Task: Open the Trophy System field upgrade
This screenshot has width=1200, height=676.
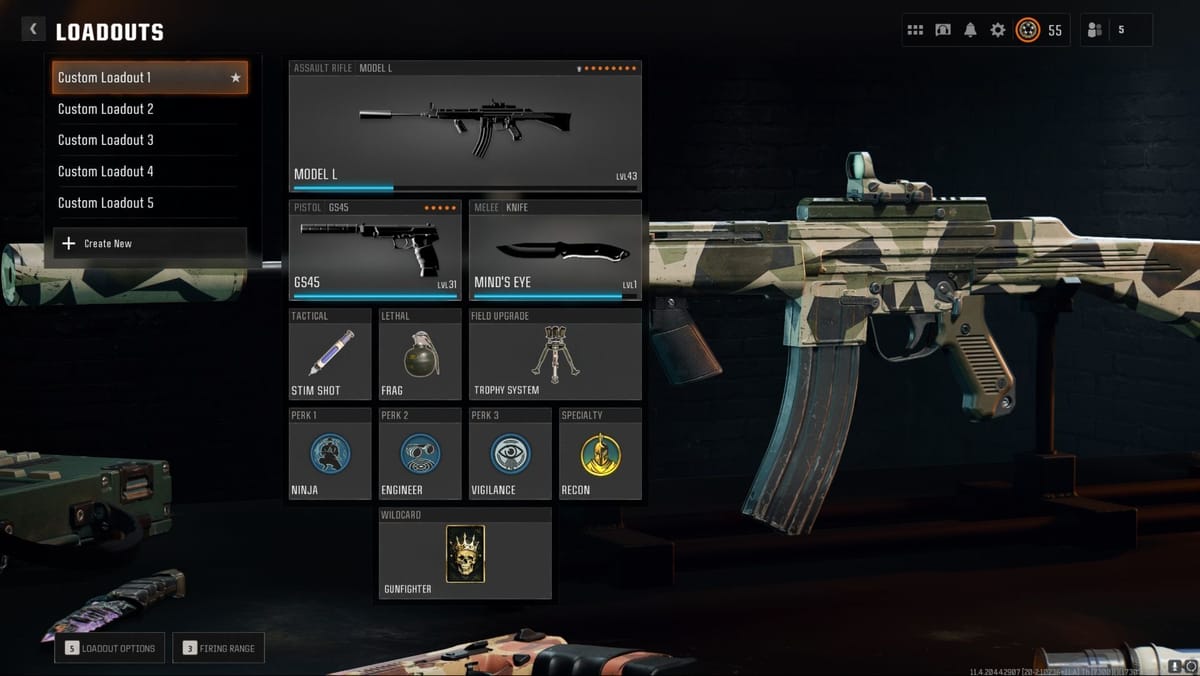Action: [x=555, y=355]
